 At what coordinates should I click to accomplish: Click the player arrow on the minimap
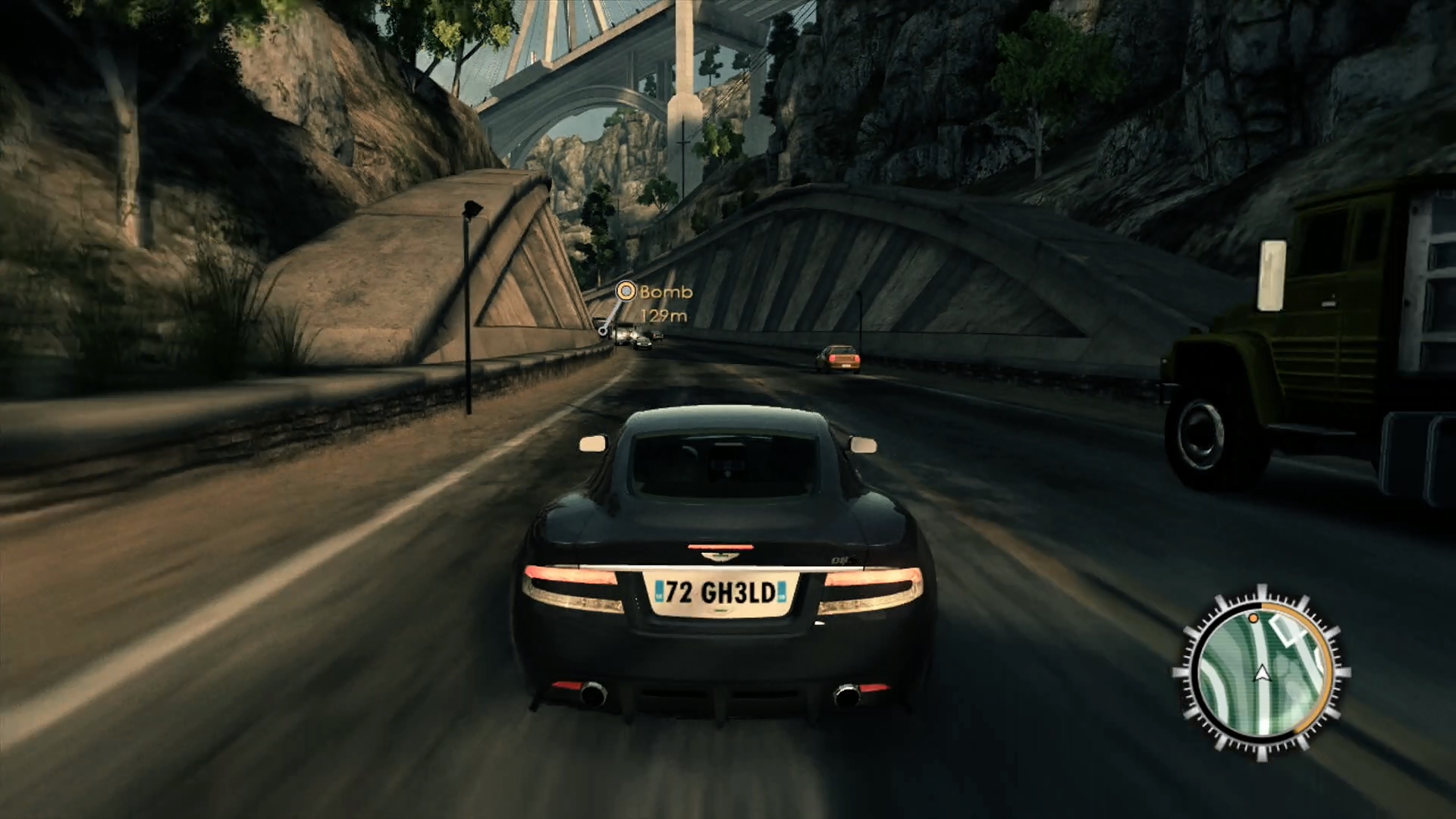point(1262,673)
